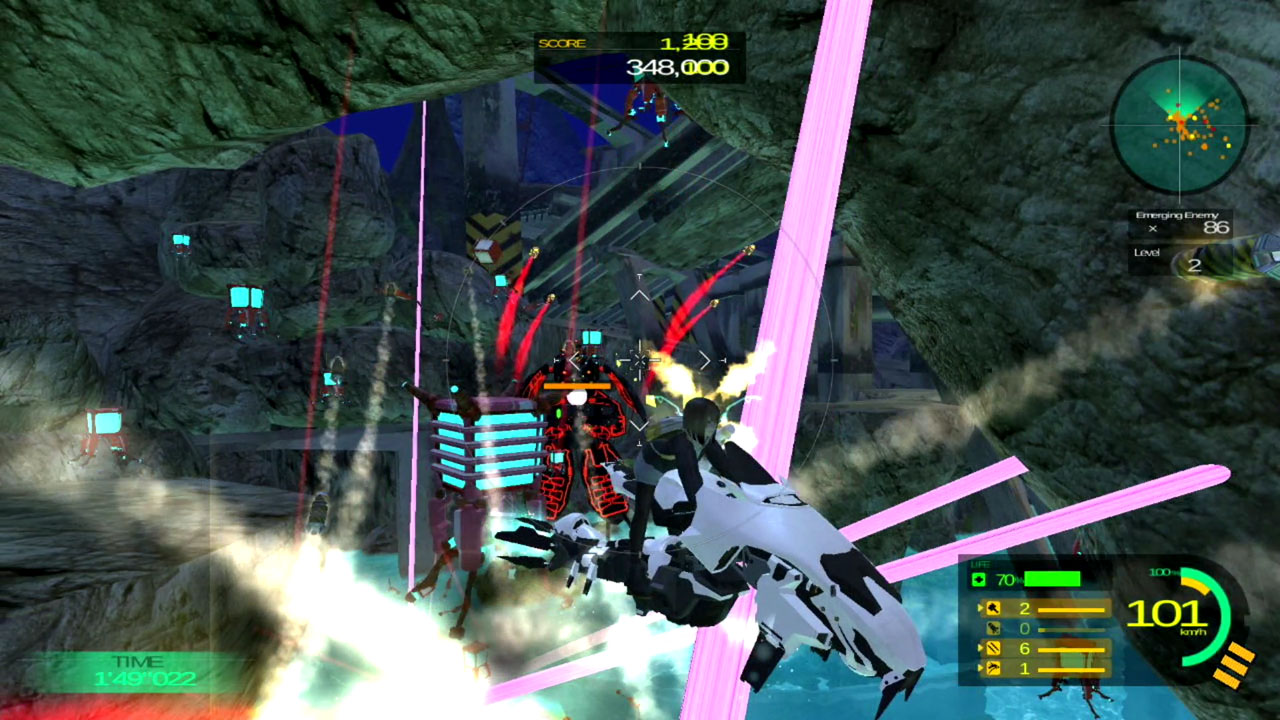Click the orange boost bars icon

click(1232, 665)
